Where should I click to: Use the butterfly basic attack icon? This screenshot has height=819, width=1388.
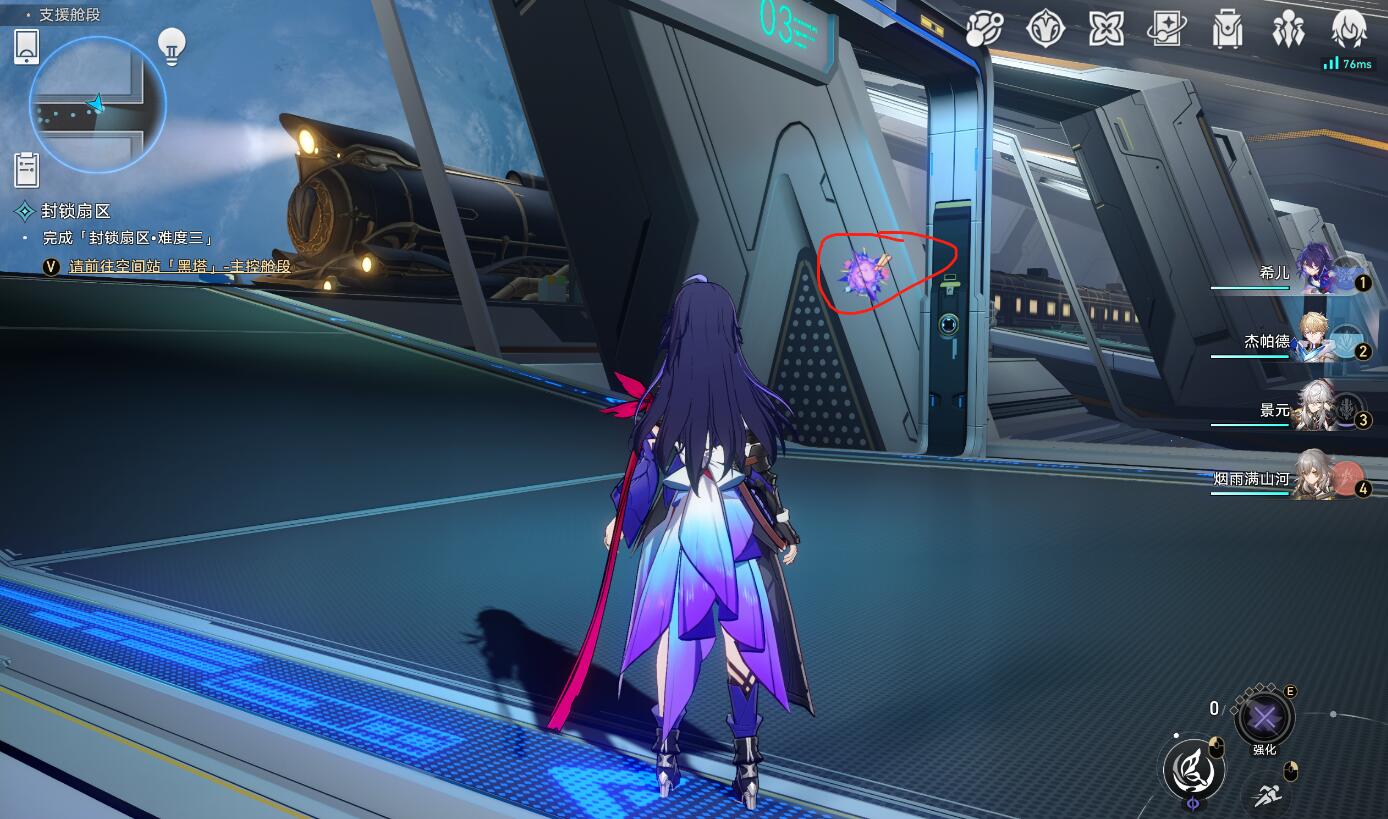click(1193, 769)
